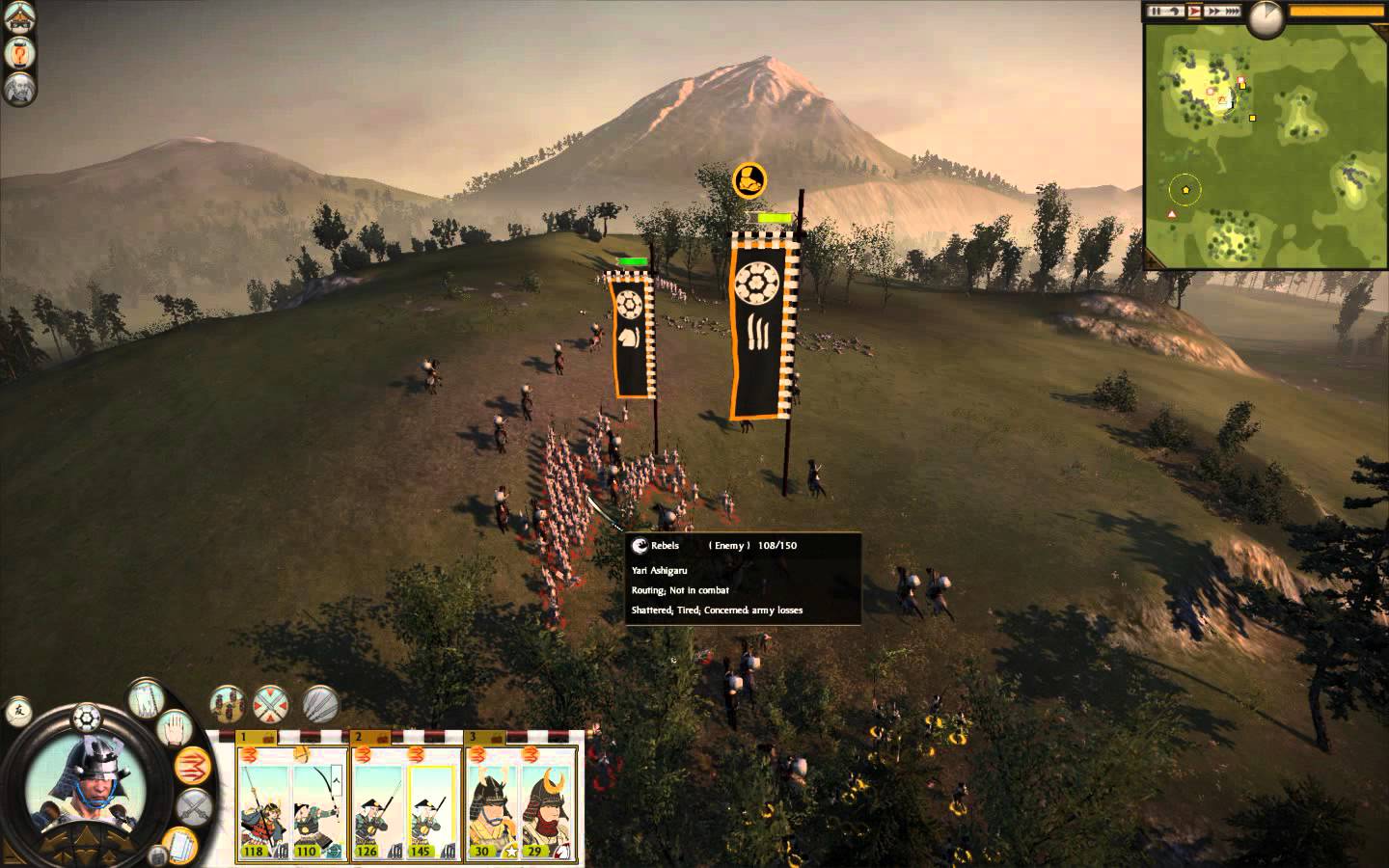The image size is (1389, 868).
Task: Toggle melee mode with the crossed swords
Action: pos(196,808)
